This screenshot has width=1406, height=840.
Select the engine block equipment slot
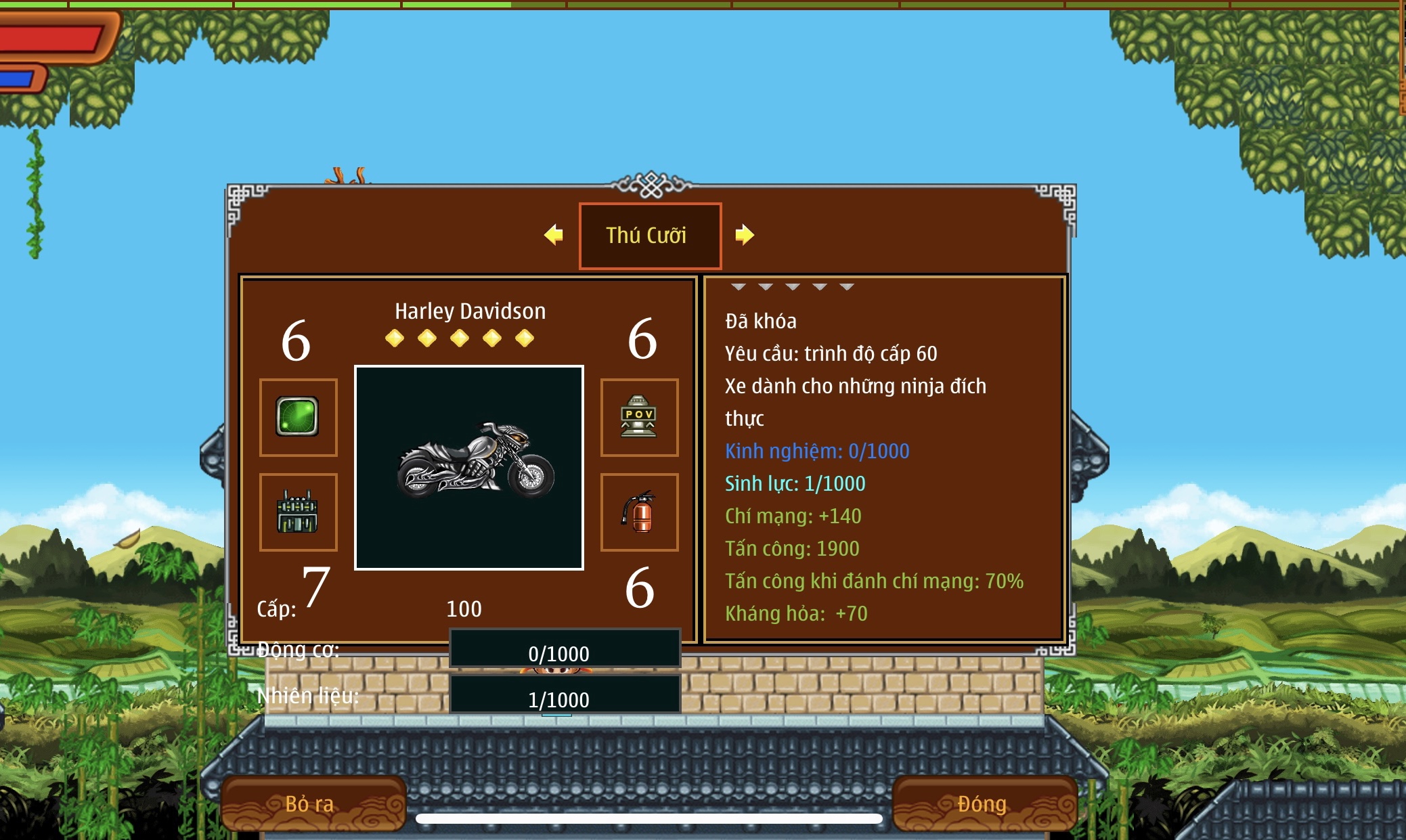[x=298, y=512]
